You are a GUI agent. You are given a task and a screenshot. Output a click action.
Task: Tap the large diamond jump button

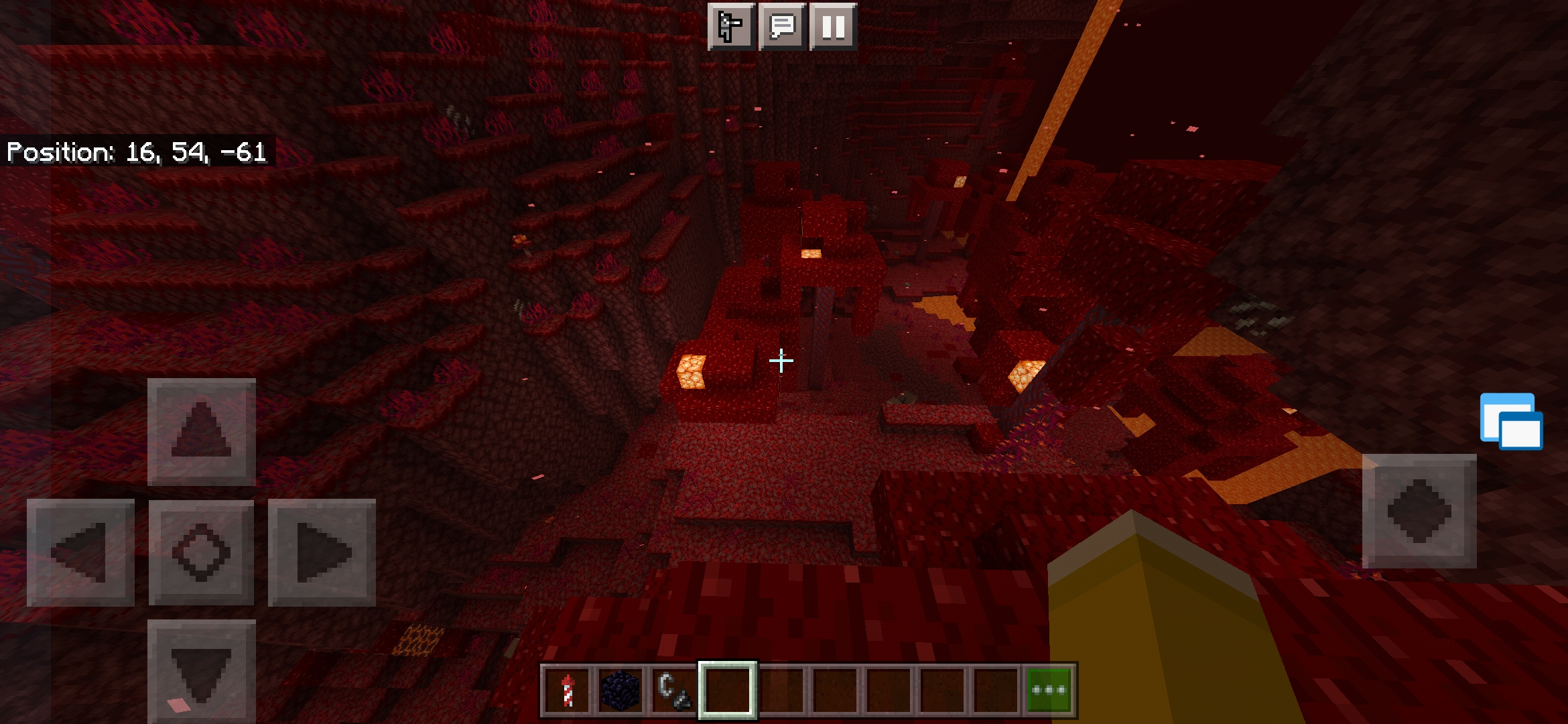[x=1419, y=511]
